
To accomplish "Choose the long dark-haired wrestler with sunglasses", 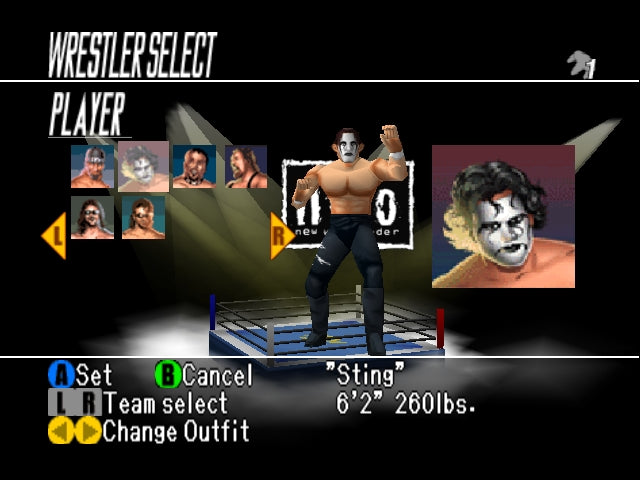I will tap(92, 217).
